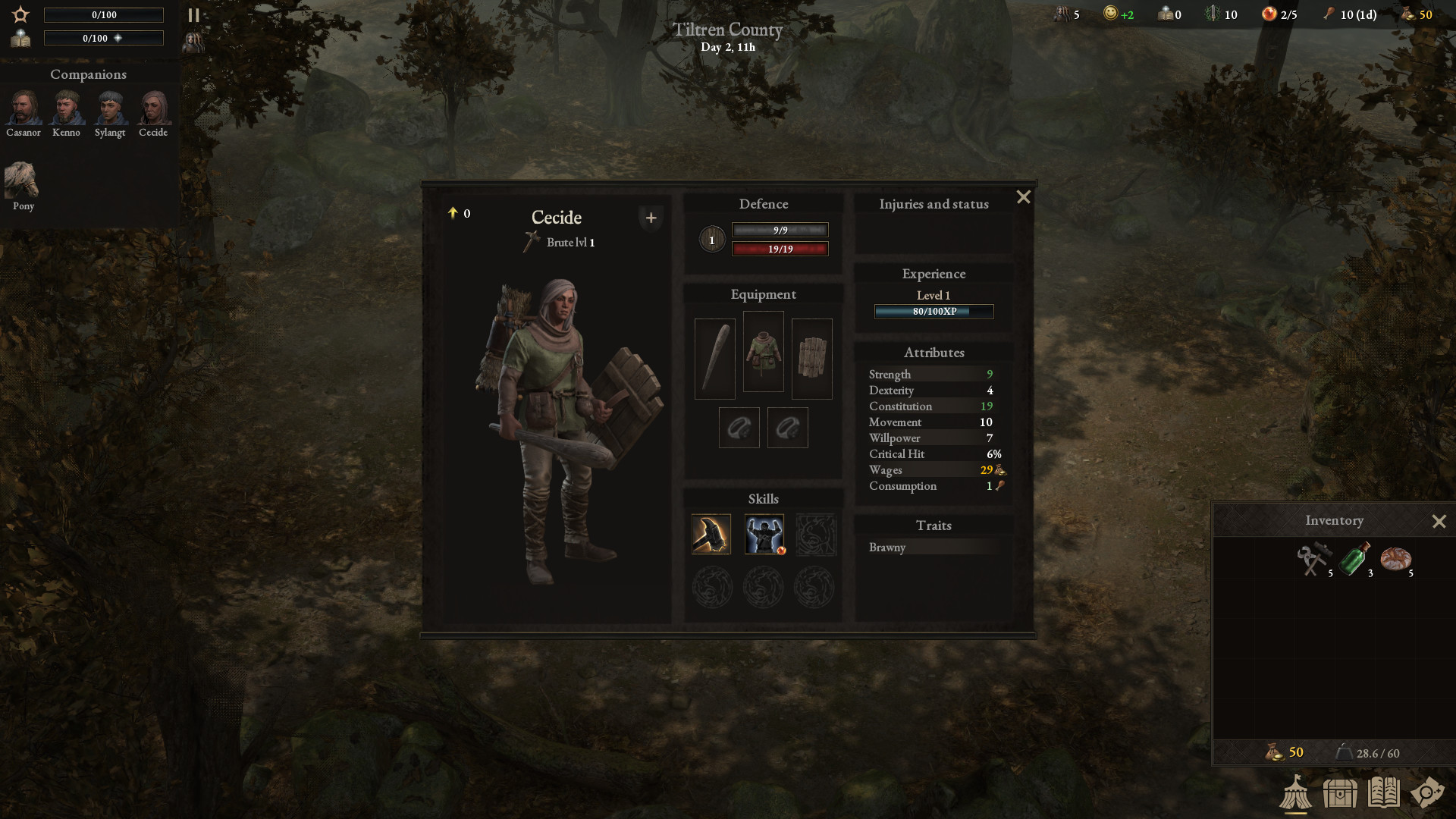Open Cecide's equipped chest armor slot

763,350
